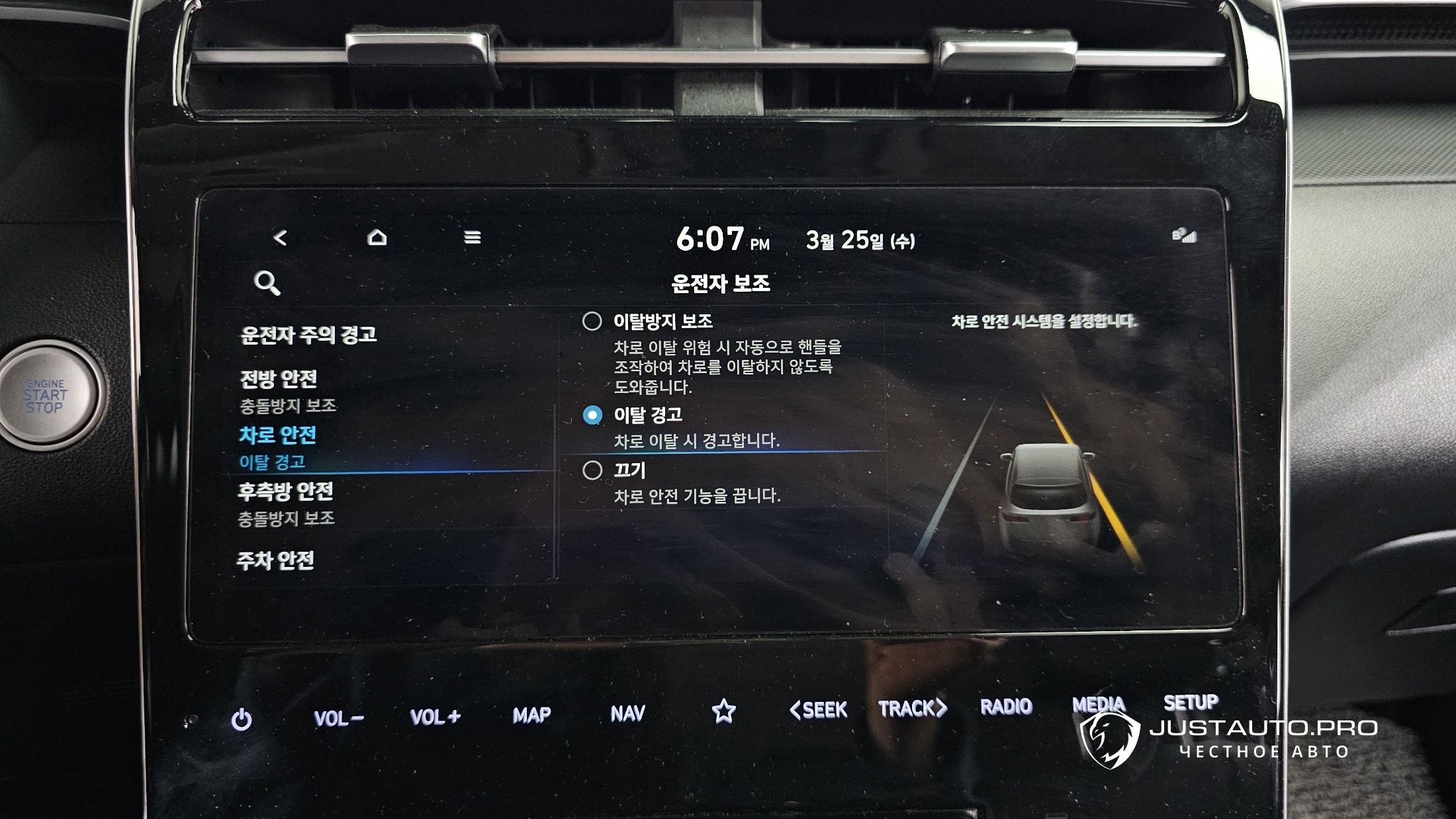Activate the NAV button
The image size is (1456, 819).
[627, 713]
